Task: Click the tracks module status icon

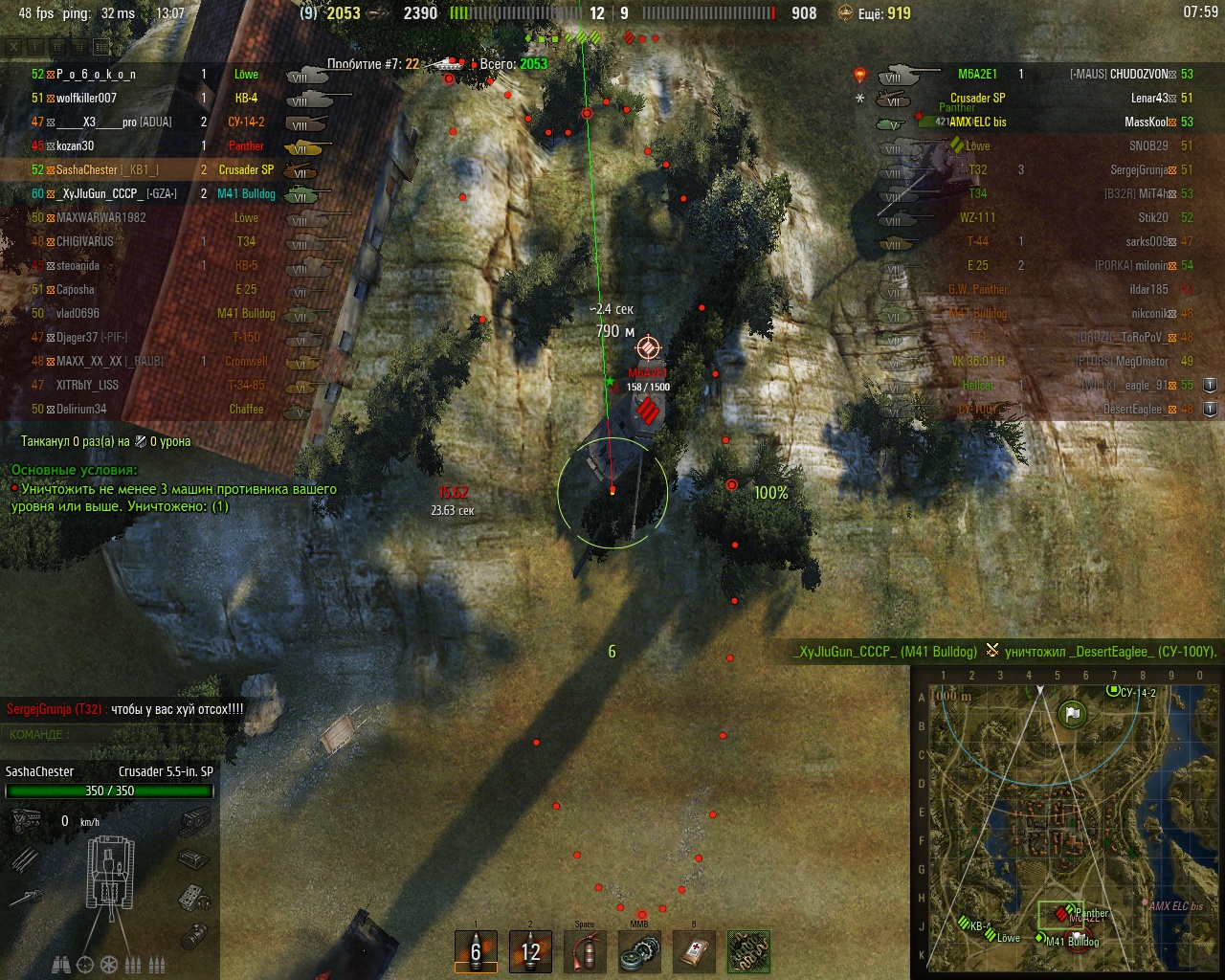Action: 195,820
